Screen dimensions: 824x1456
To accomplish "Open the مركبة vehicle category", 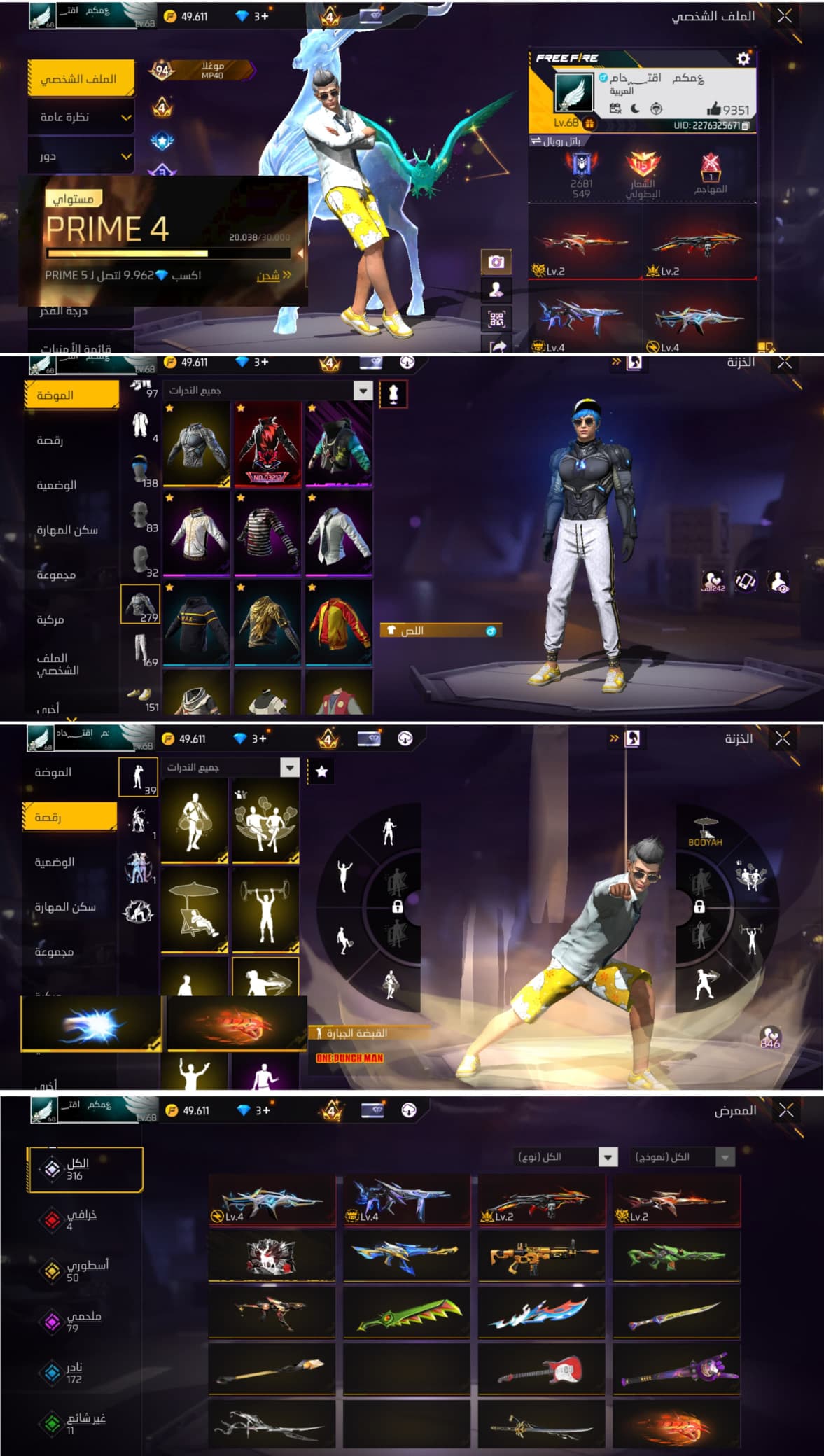I will coord(51,620).
